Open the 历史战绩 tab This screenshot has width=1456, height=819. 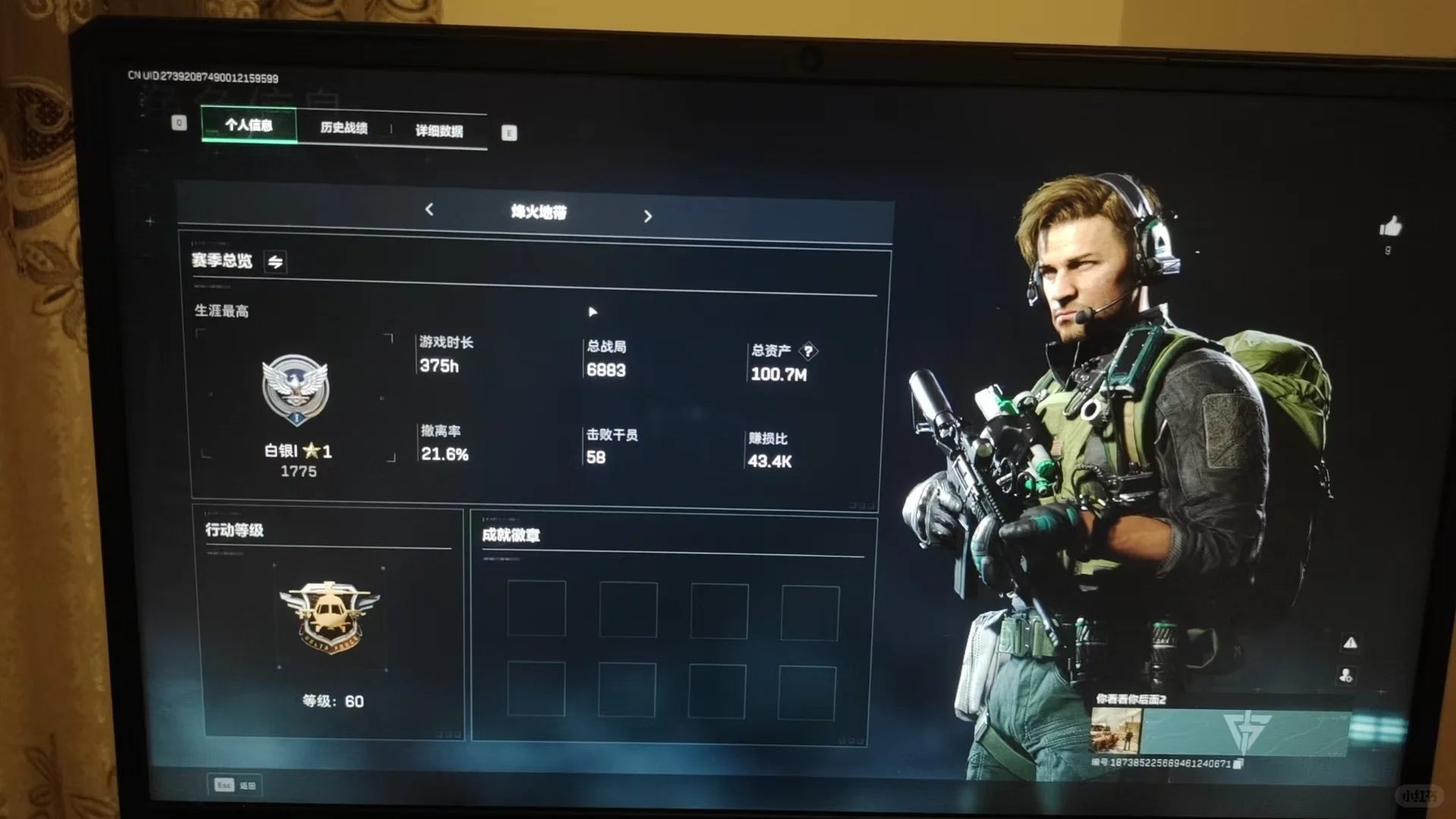(344, 128)
